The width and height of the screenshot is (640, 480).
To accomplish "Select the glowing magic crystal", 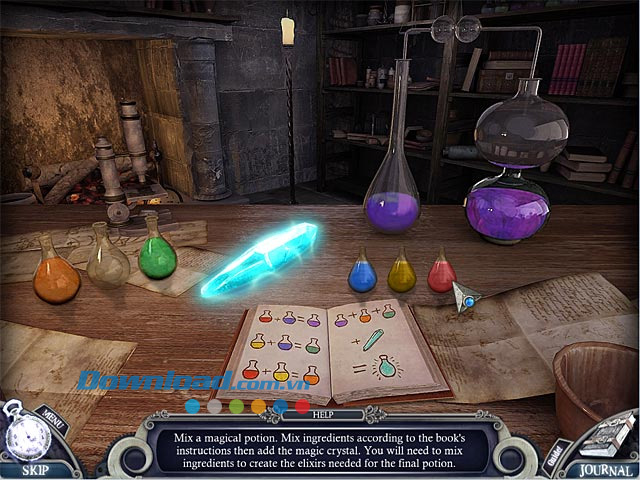I will [259, 259].
